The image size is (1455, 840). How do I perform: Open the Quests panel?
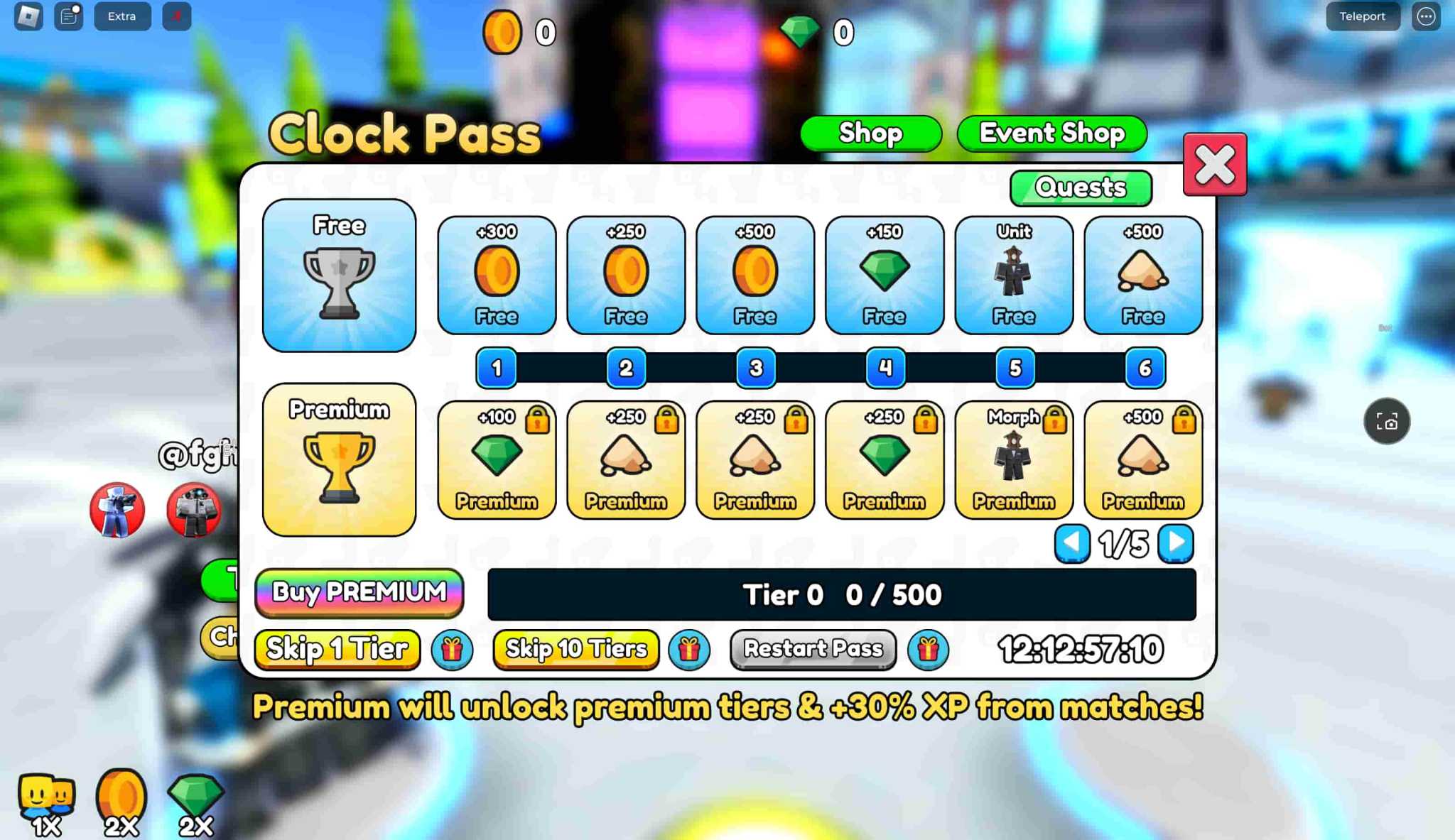click(x=1081, y=187)
